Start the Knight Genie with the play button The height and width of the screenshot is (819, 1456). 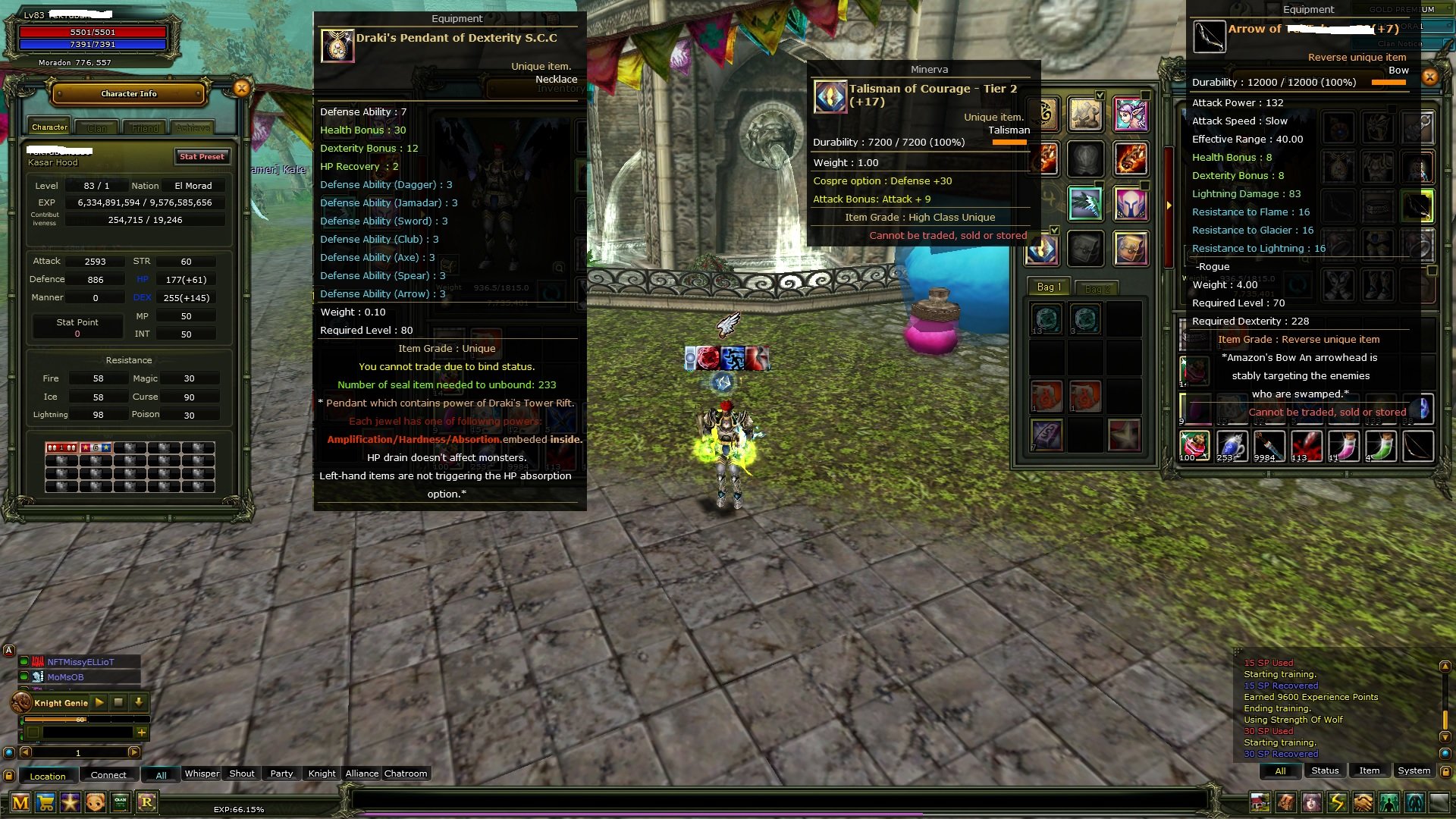point(99,703)
